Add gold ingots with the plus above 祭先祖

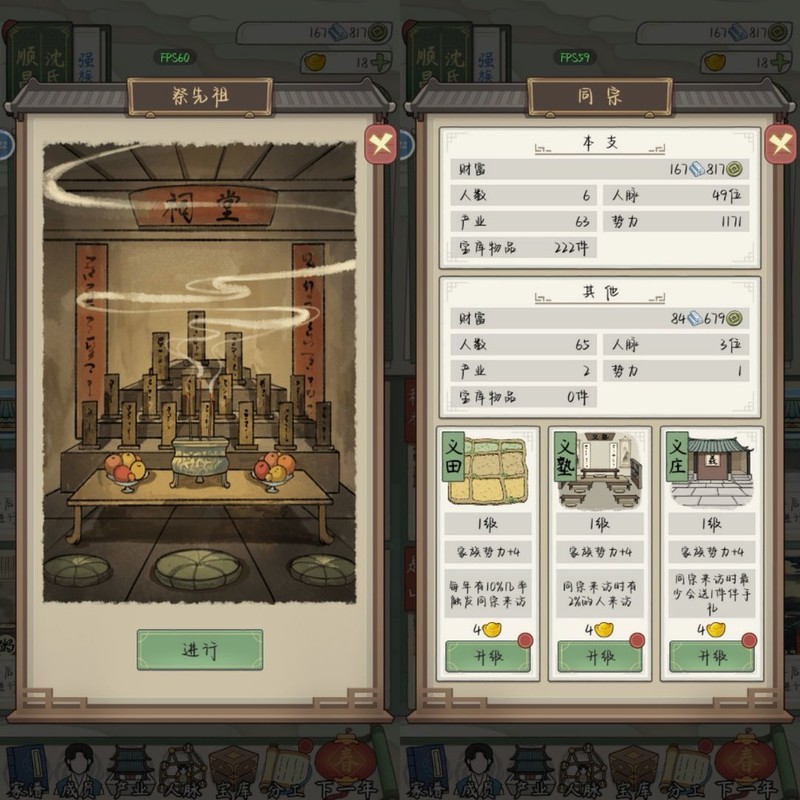(x=379, y=62)
